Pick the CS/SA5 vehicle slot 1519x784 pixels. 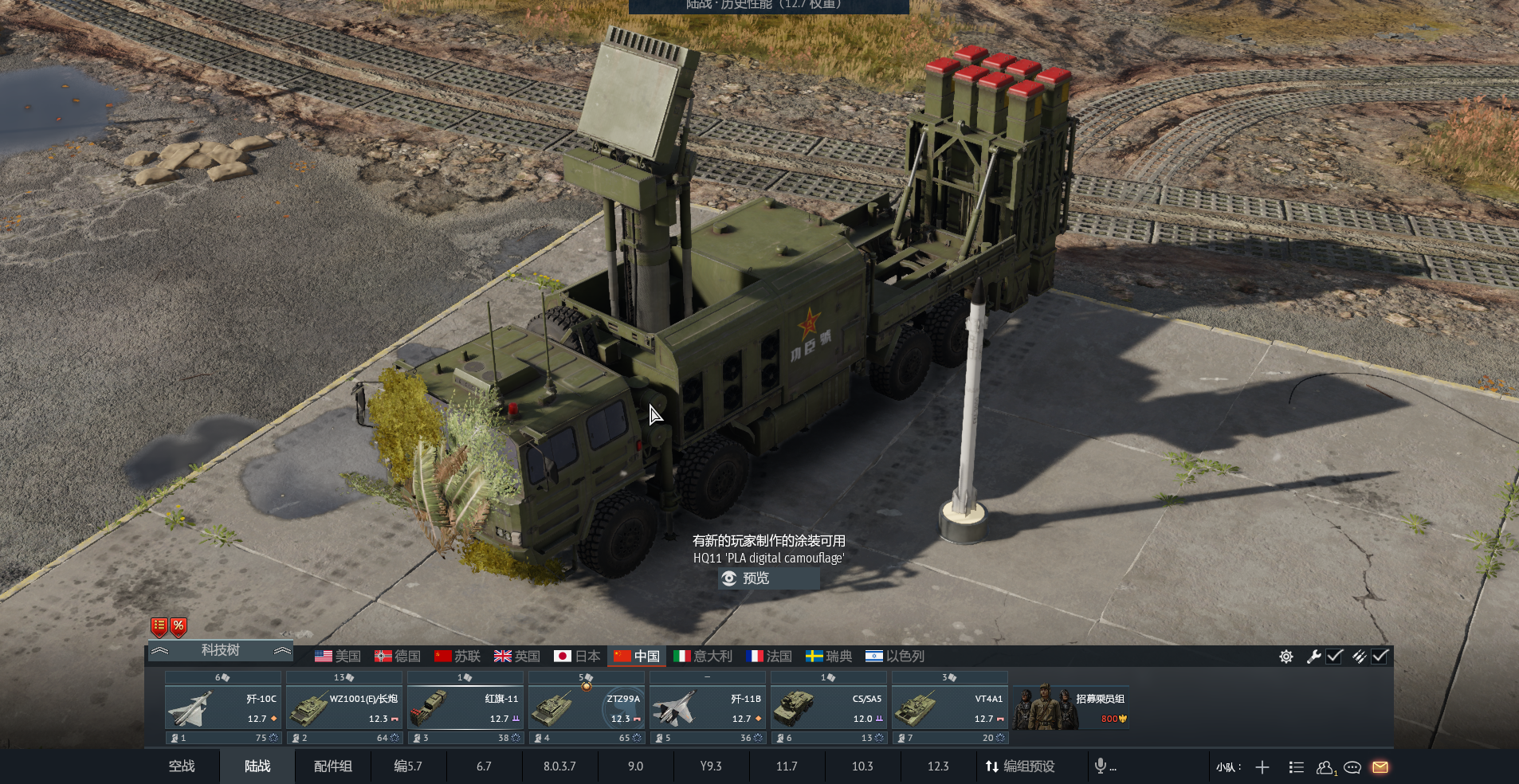coord(829,708)
